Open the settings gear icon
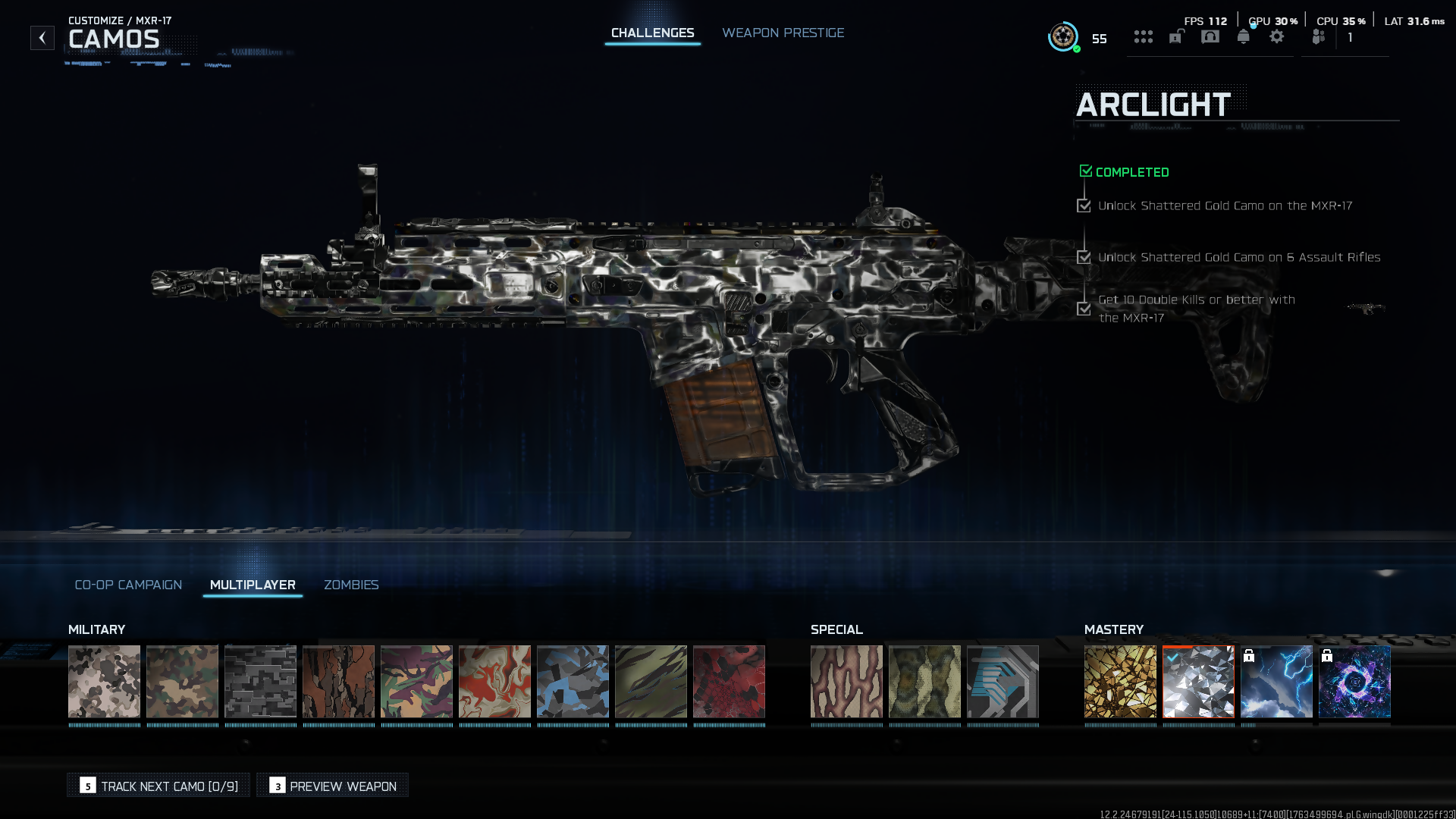This screenshot has width=1456, height=819. (1277, 37)
